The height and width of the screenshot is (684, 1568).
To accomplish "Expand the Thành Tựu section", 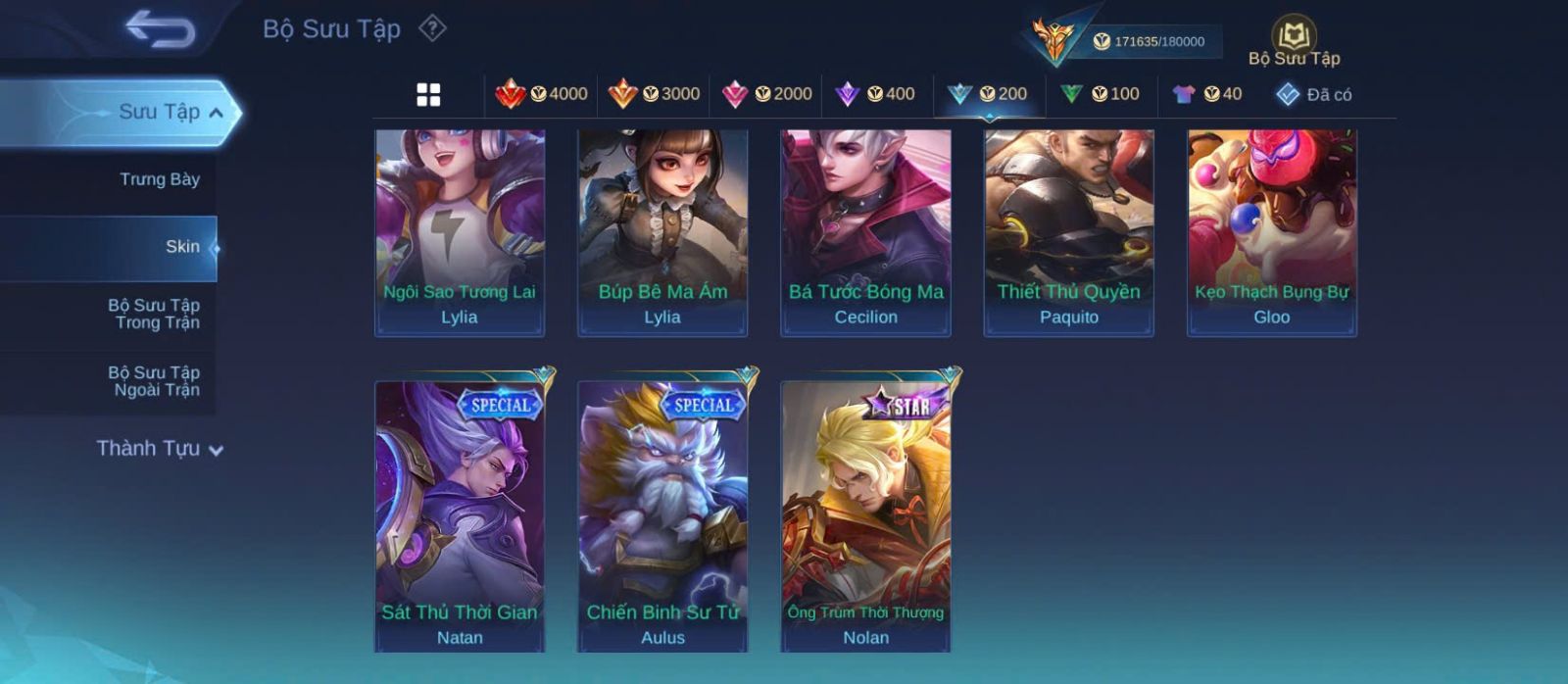I will [160, 449].
